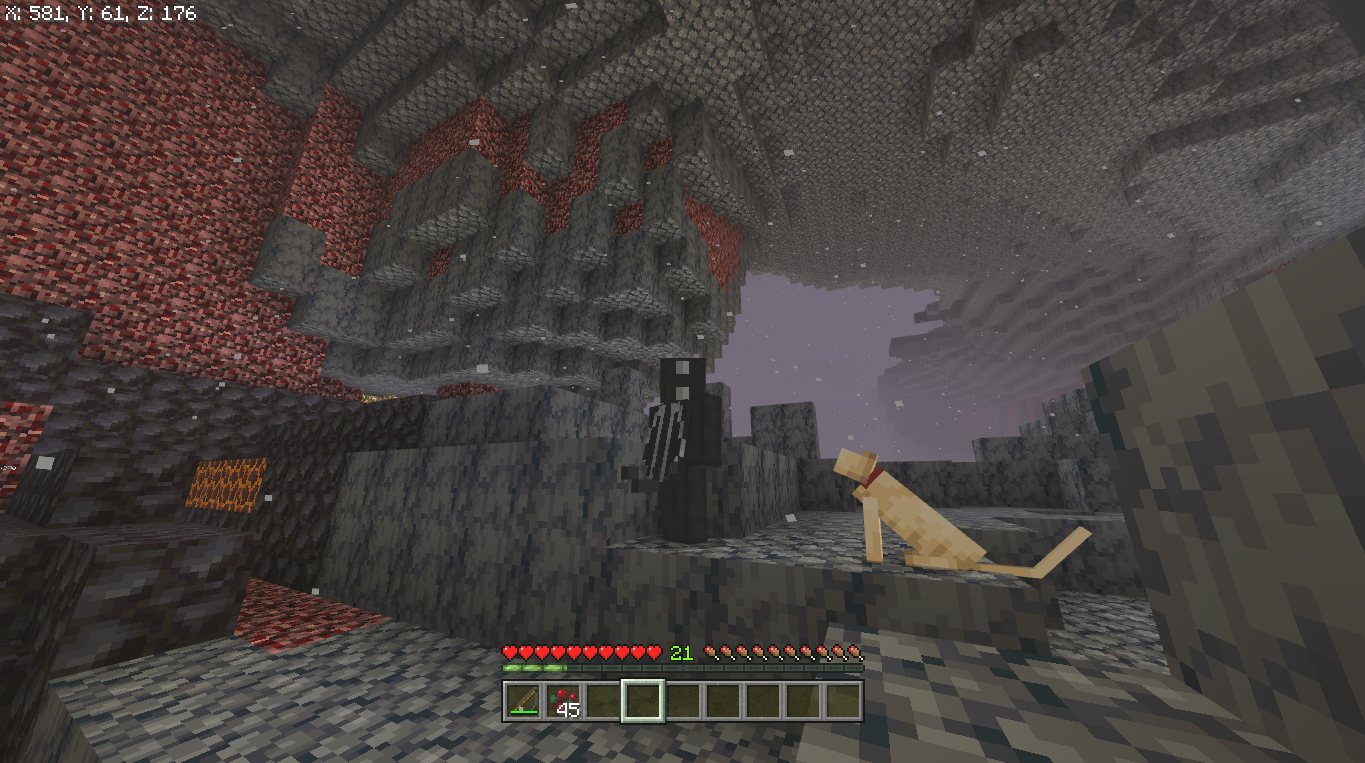Click the highlighted empty hotbar slot
Viewport: 1365px width, 763px height.
pos(642,700)
